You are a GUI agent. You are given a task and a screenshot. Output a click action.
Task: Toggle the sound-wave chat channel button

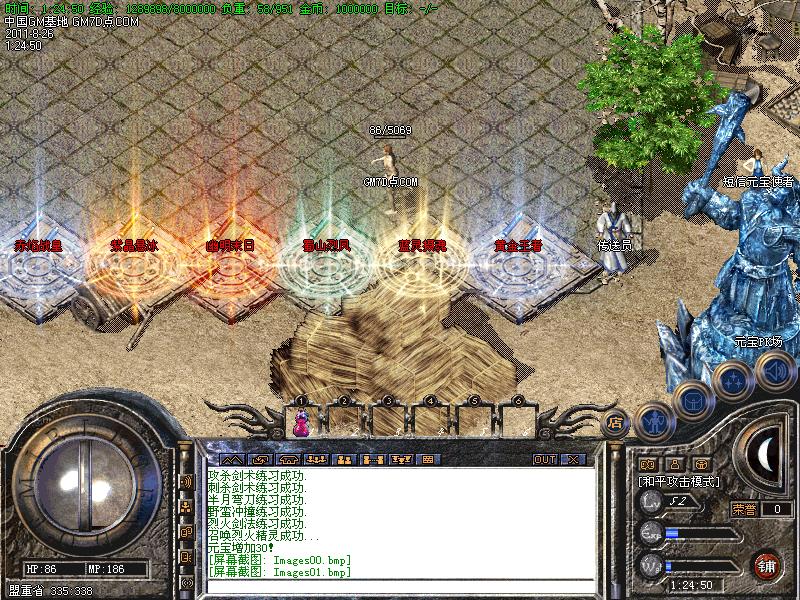186,482
